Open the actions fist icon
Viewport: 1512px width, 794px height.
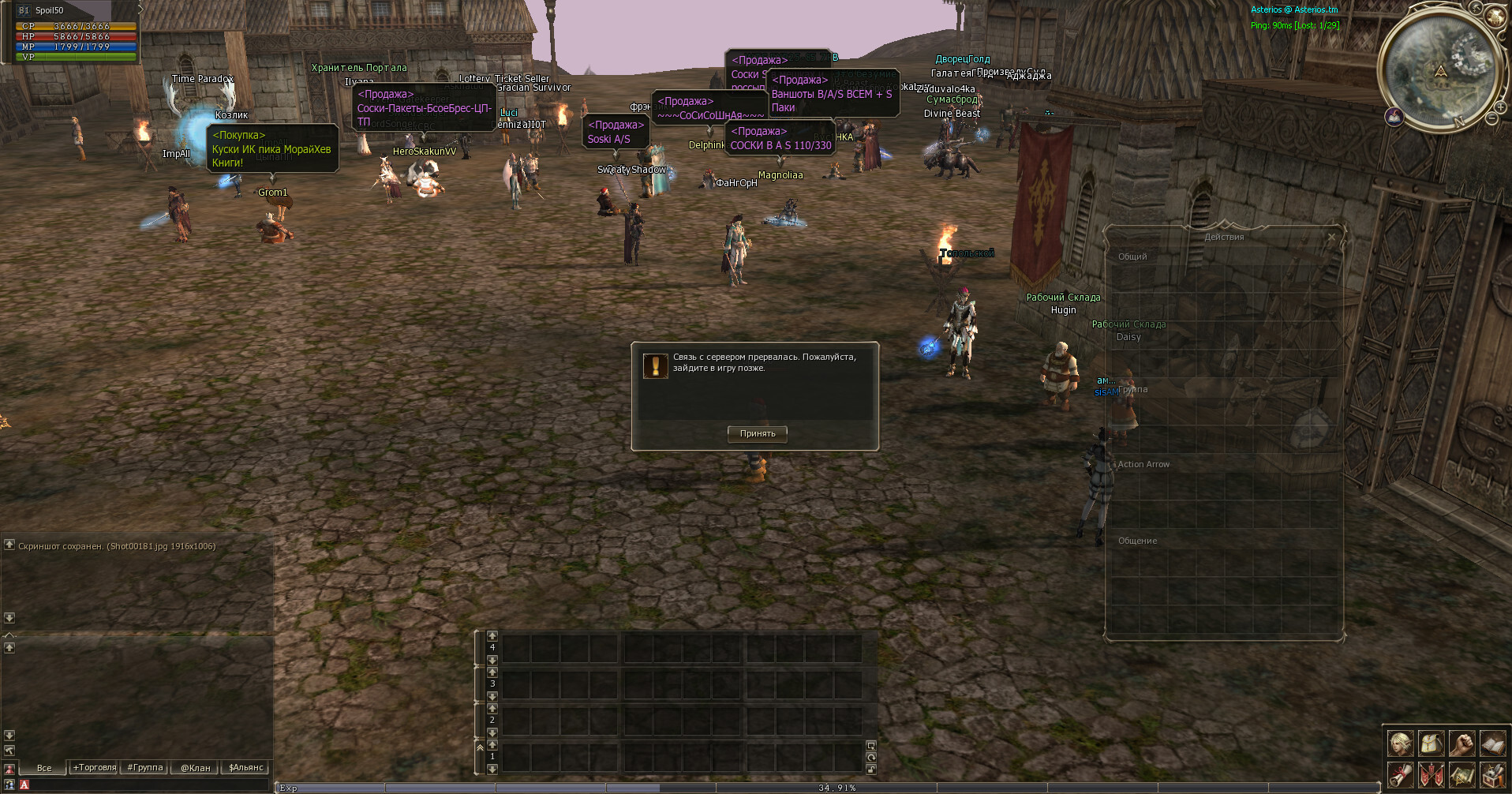click(1461, 743)
